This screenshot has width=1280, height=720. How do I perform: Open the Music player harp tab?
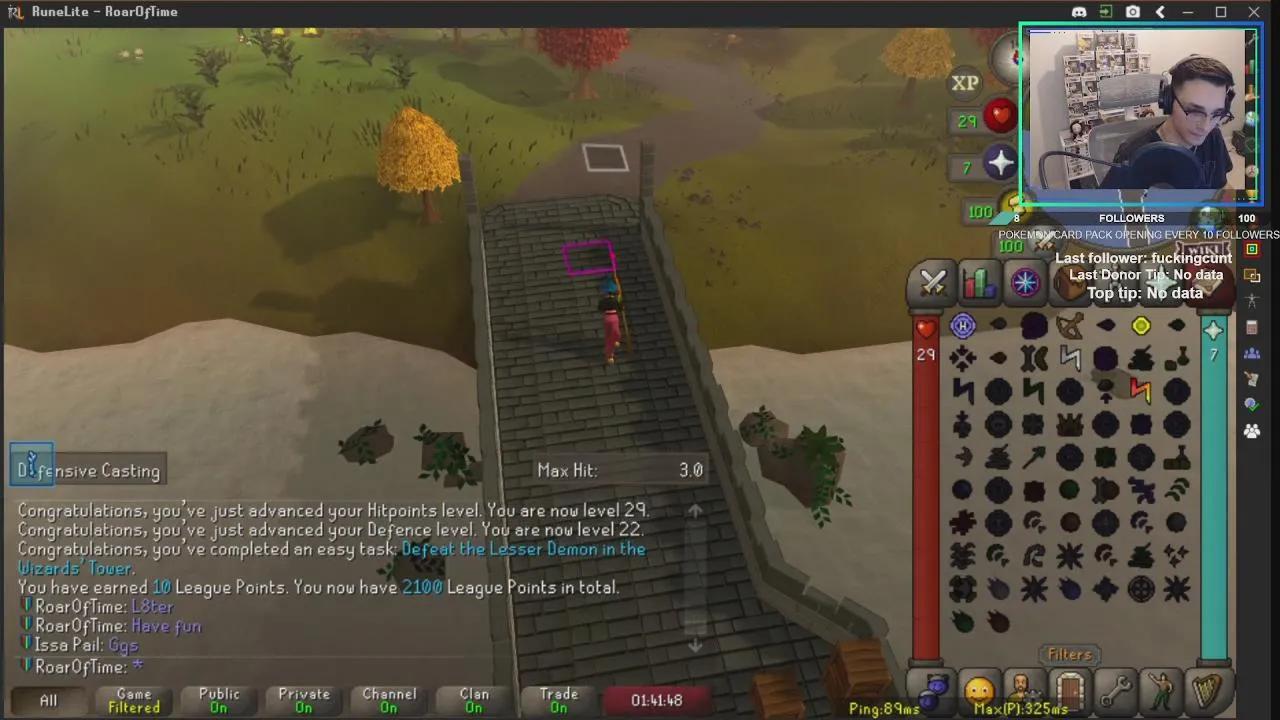point(1207,690)
